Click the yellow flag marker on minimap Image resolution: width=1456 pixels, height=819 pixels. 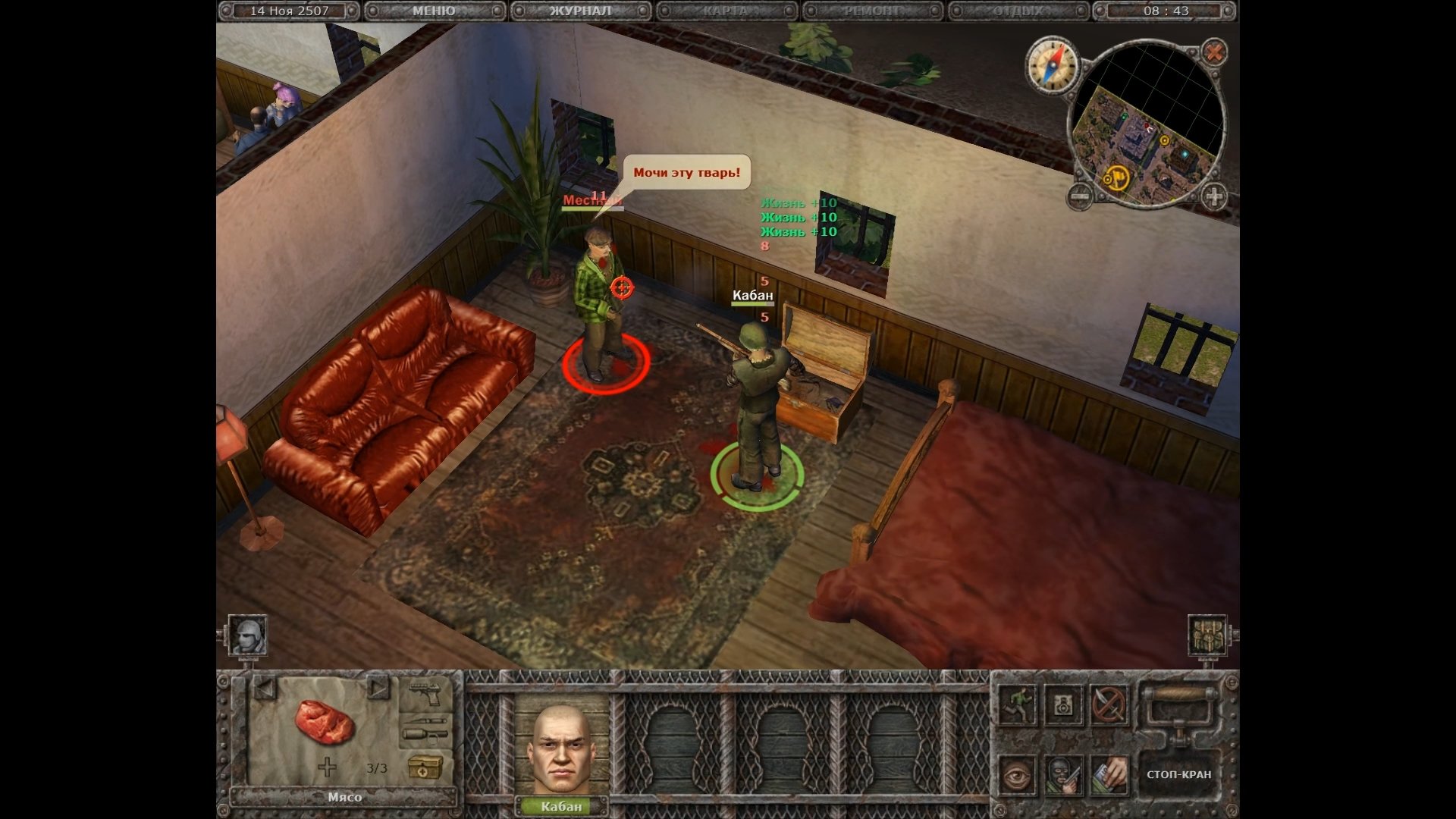click(1116, 179)
